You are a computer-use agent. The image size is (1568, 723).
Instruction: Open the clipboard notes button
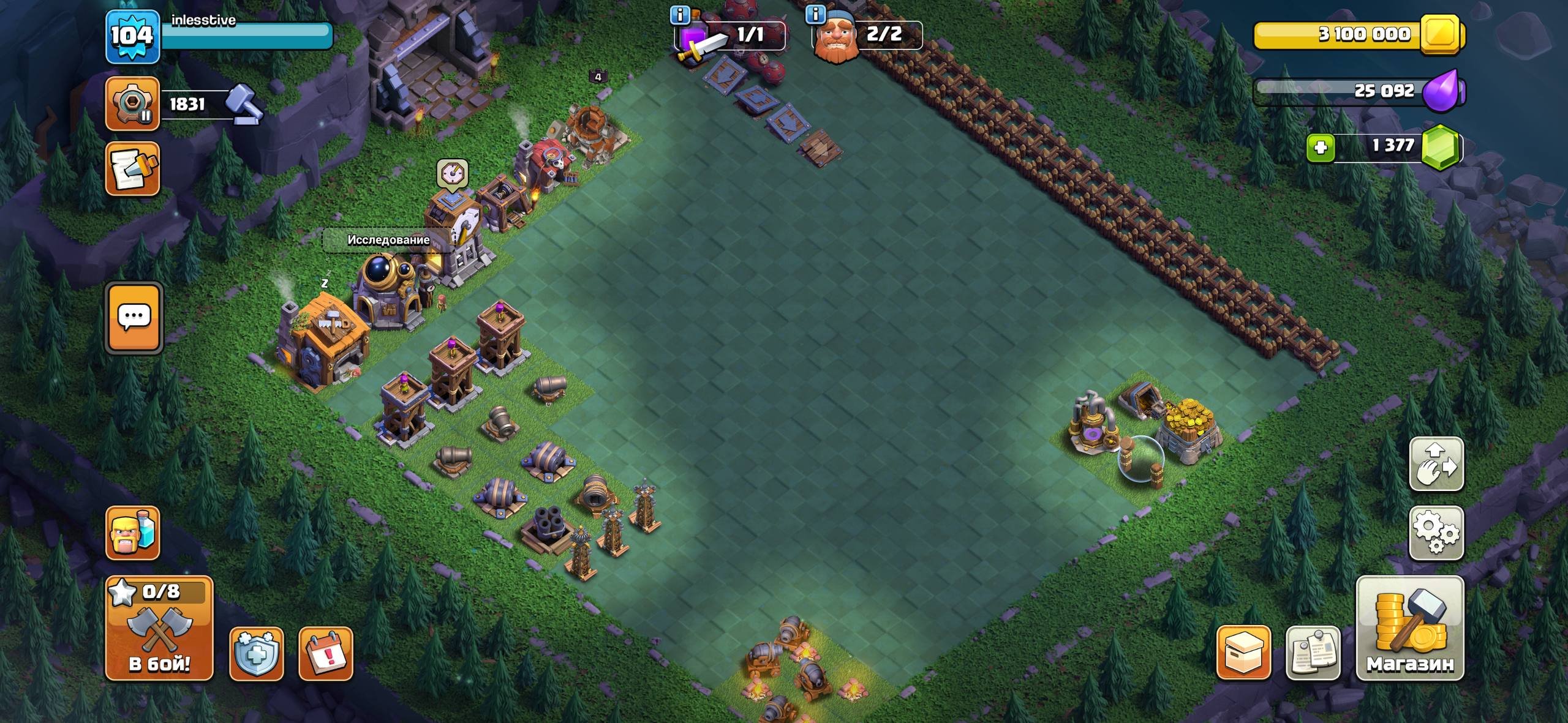tap(1313, 653)
